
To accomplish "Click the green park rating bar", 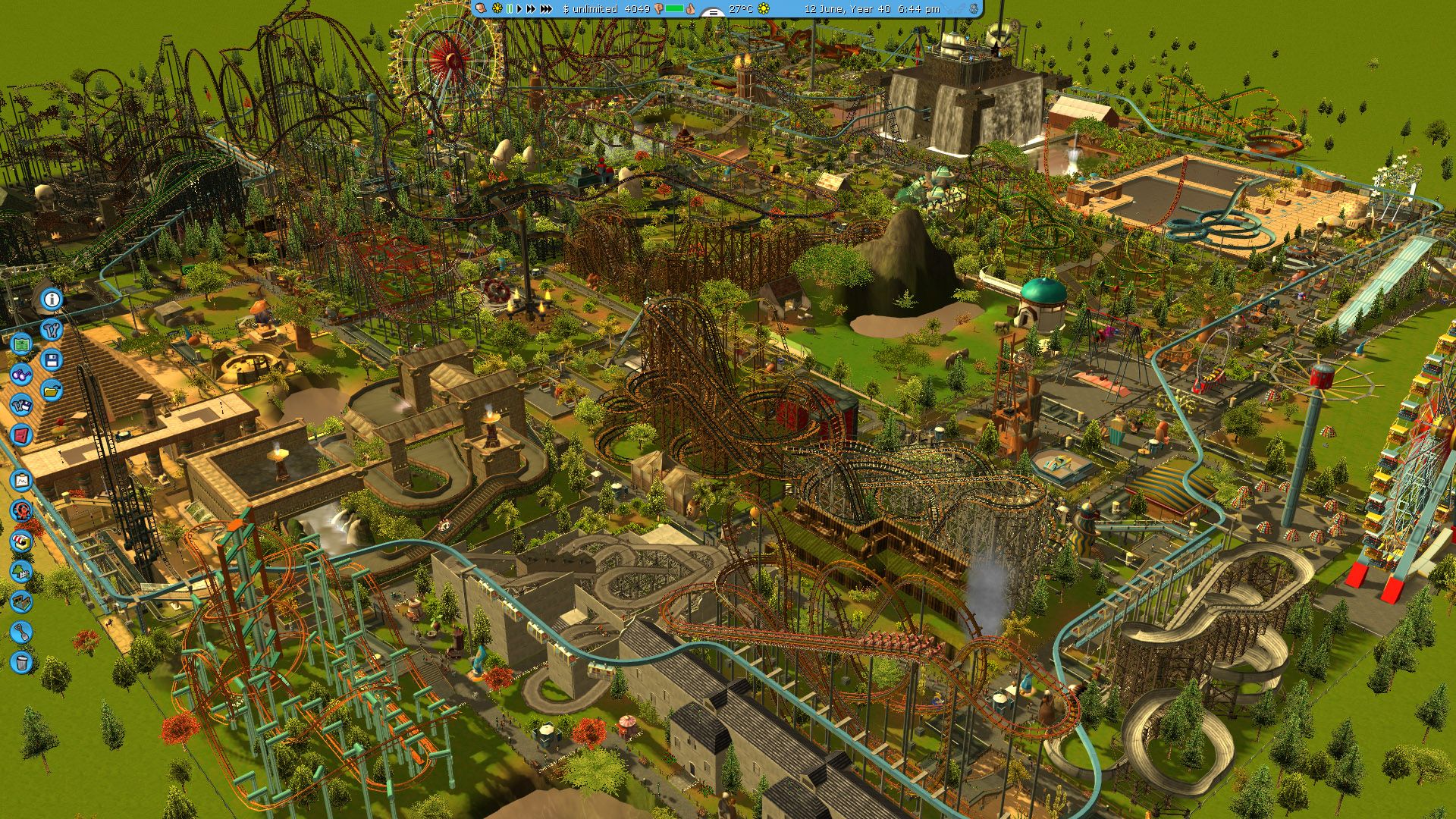I will point(676,9).
